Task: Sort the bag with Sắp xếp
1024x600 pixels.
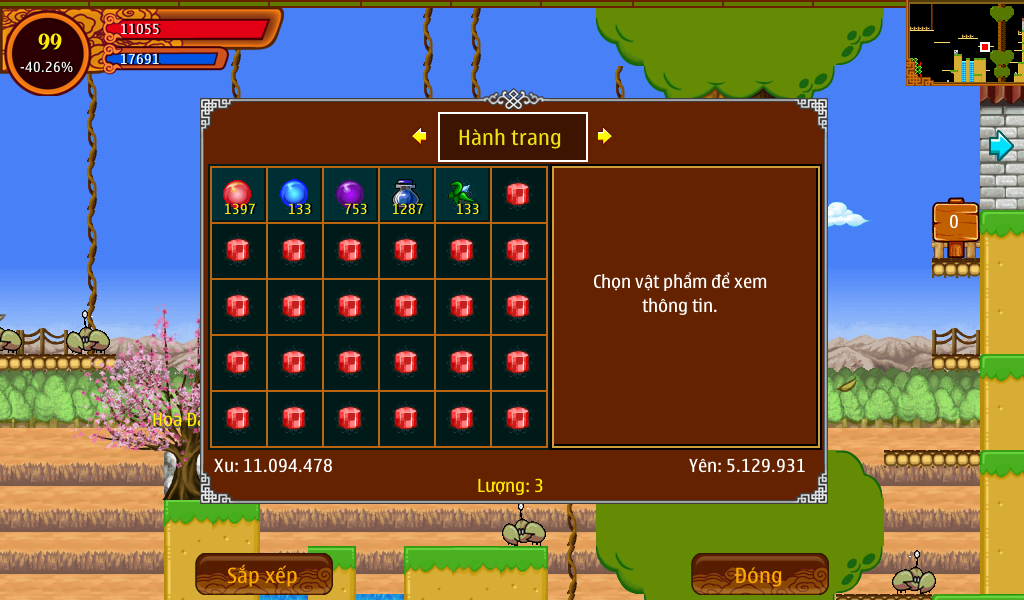Action: pyautogui.click(x=263, y=575)
